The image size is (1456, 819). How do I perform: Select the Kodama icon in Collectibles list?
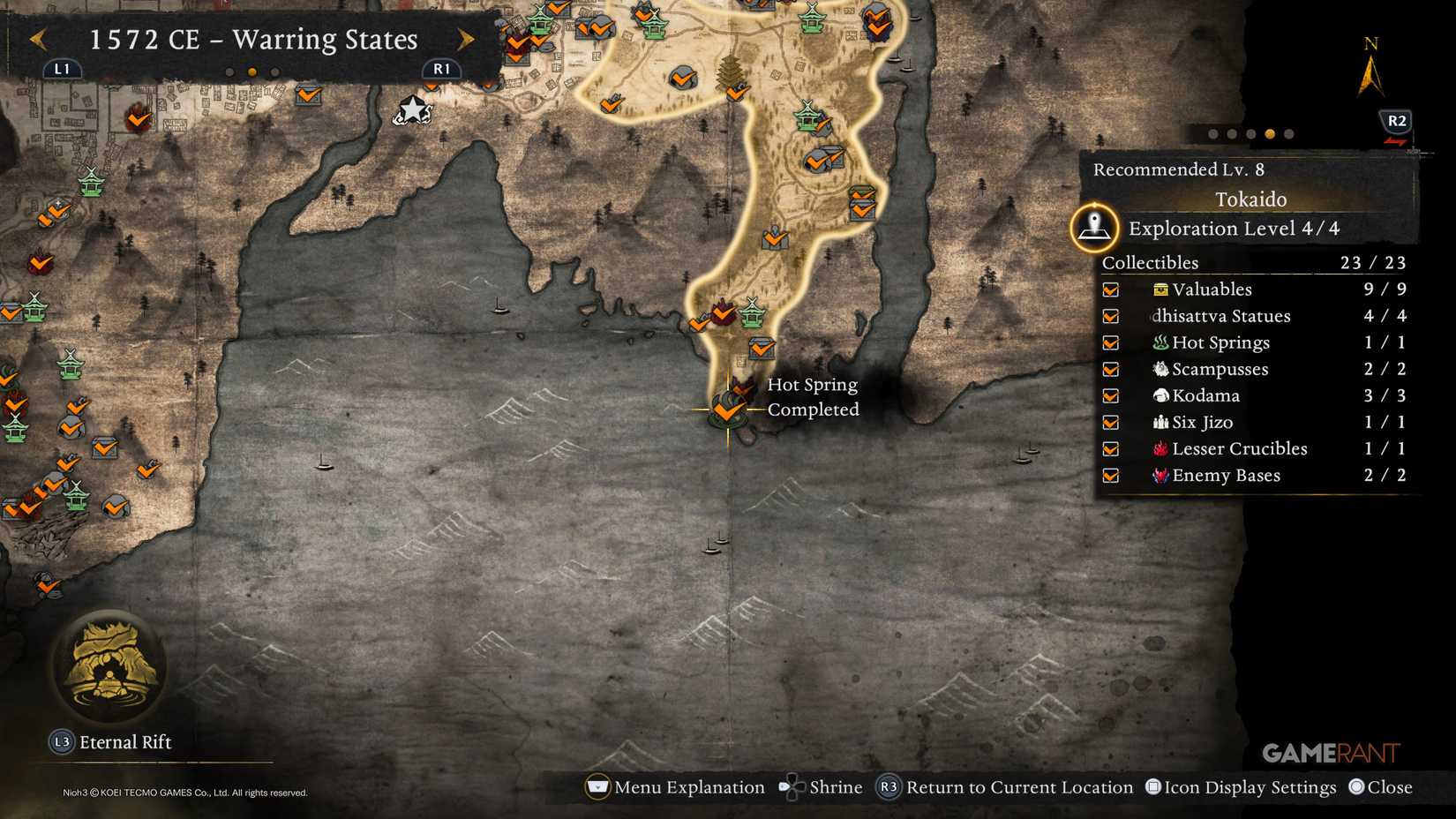(1160, 395)
